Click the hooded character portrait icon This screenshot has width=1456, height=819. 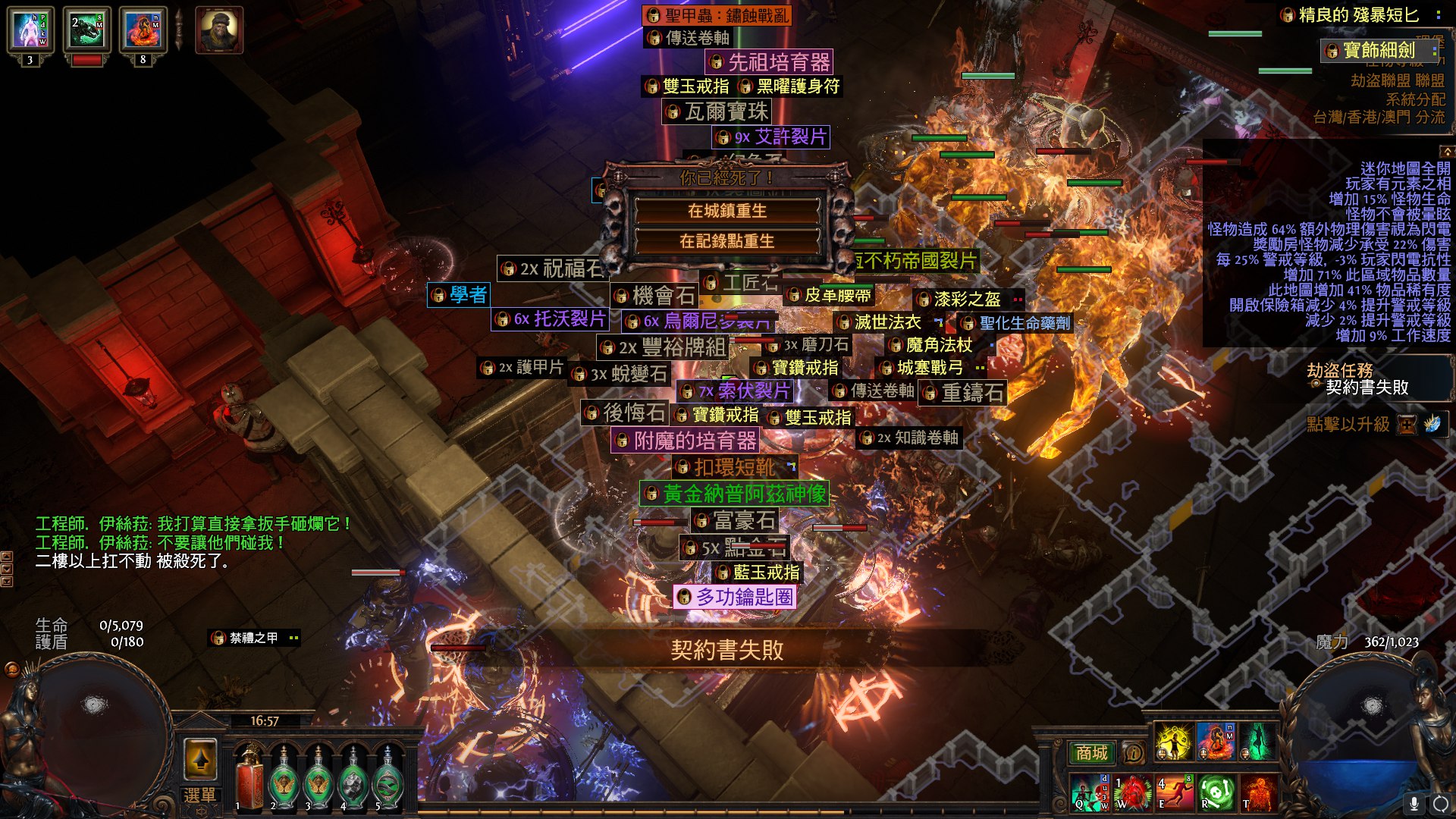[219, 30]
